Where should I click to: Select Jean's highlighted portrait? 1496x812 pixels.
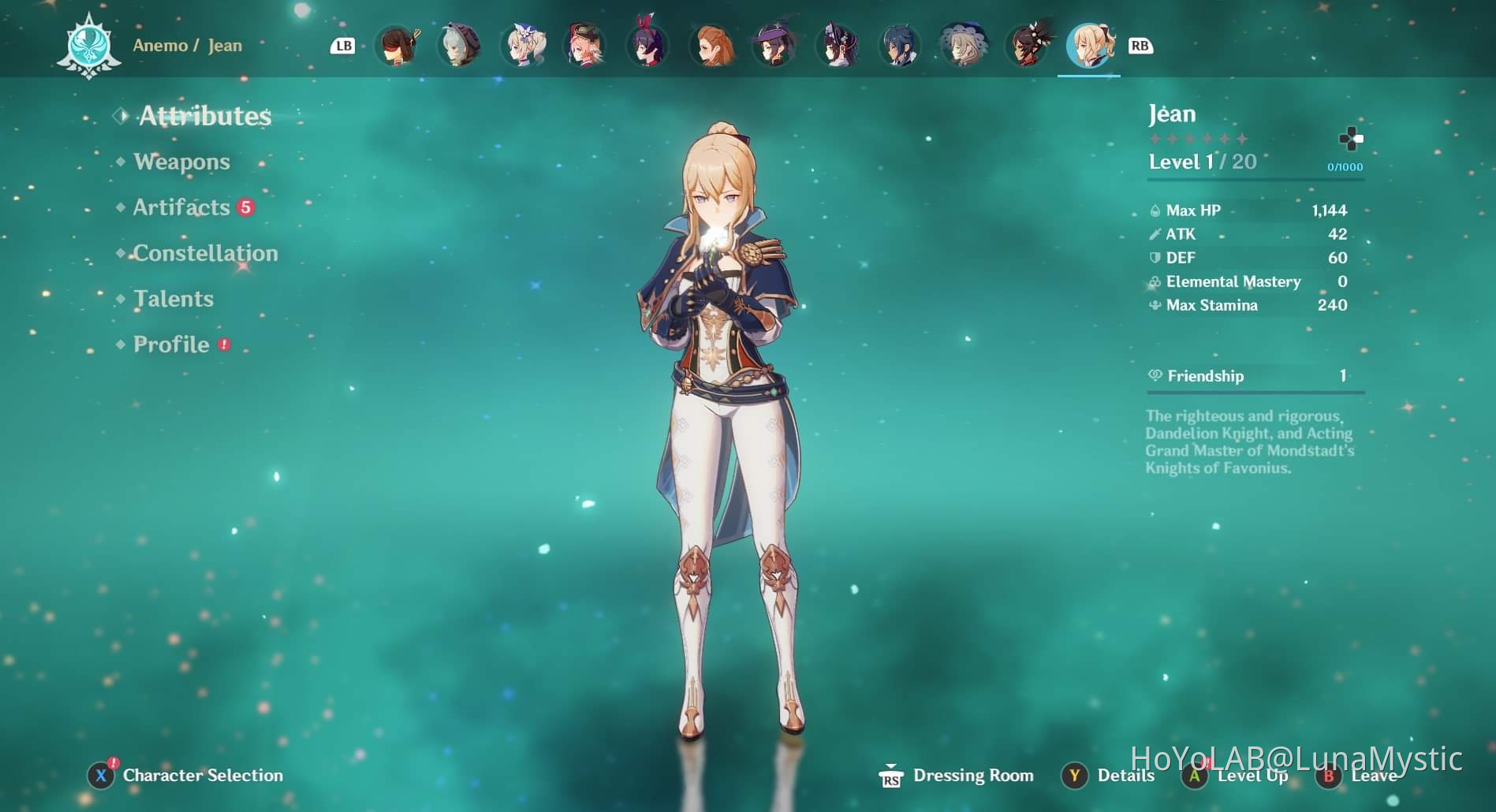[1089, 46]
